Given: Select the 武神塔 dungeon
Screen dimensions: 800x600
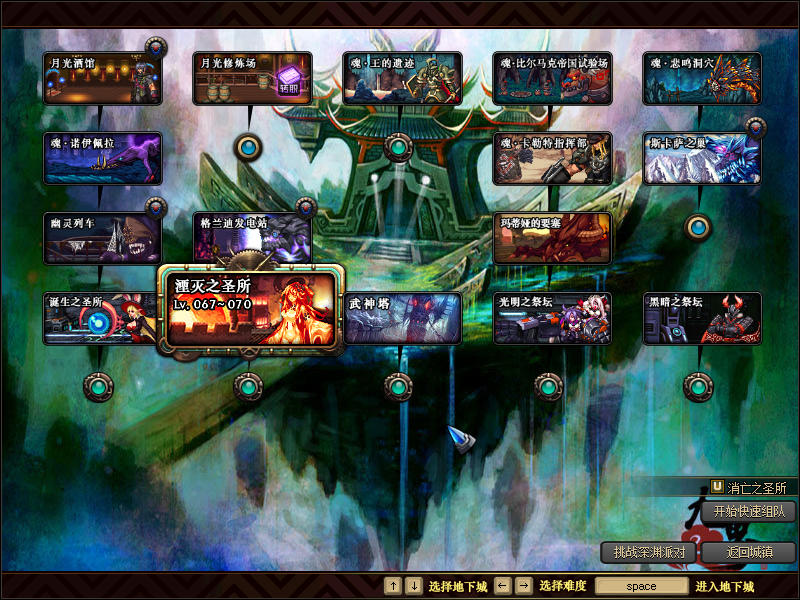Looking at the screenshot, I should (402, 318).
